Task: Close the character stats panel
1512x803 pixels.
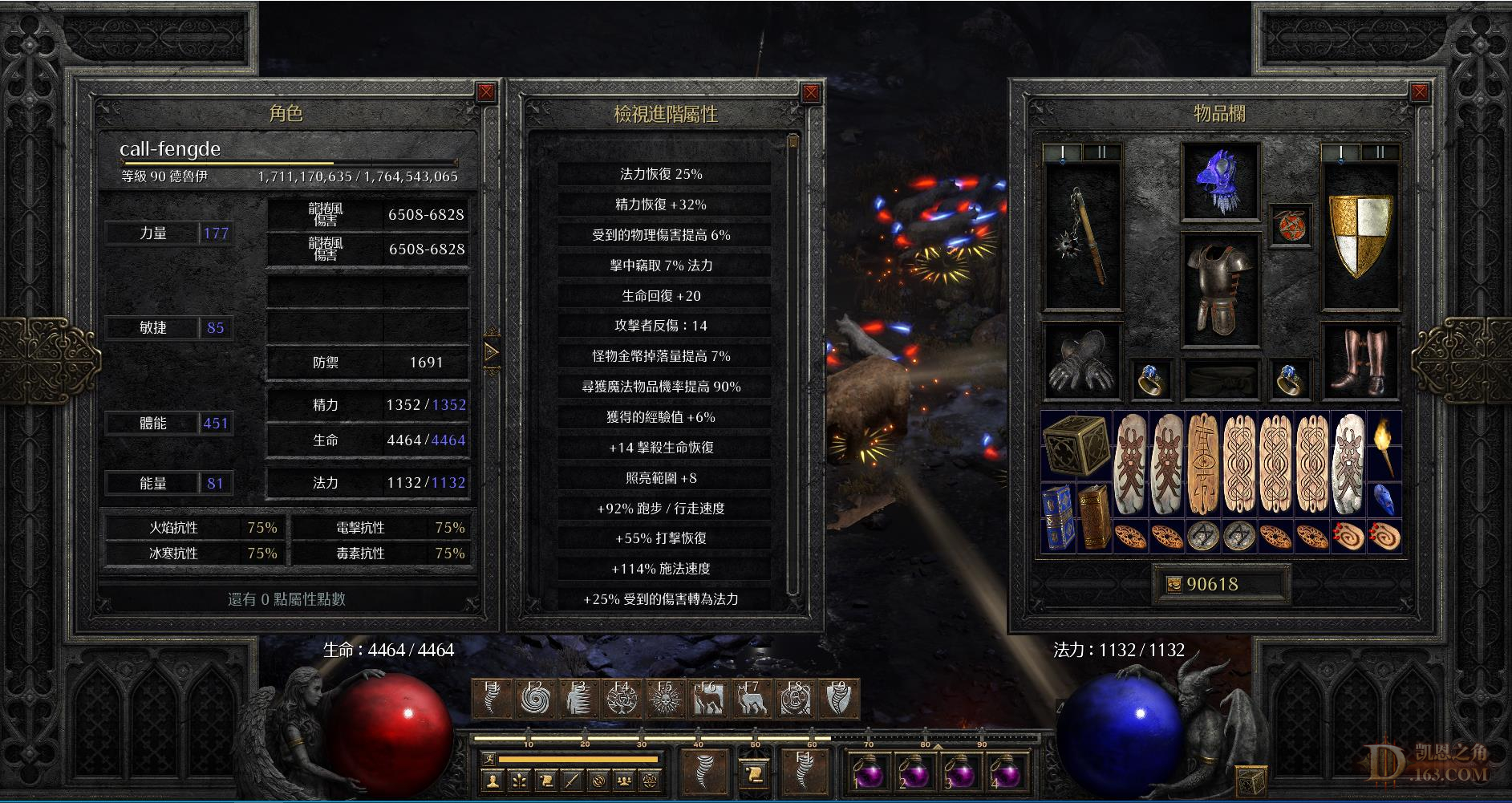Action: coord(486,92)
